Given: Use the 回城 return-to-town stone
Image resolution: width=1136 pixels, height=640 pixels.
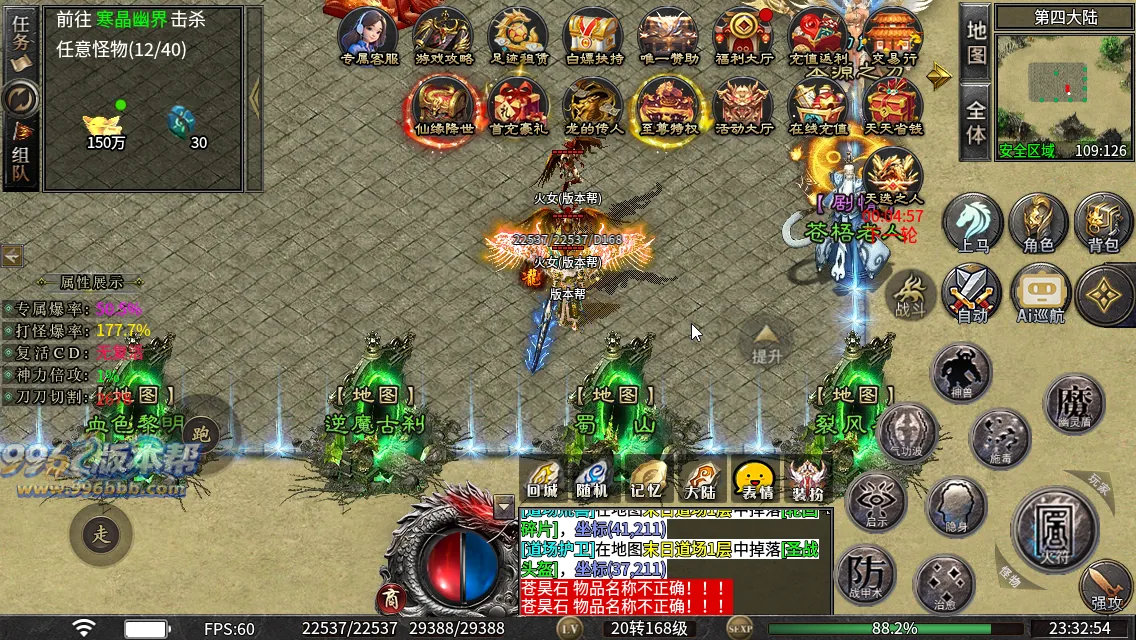Looking at the screenshot, I should coord(543,479).
